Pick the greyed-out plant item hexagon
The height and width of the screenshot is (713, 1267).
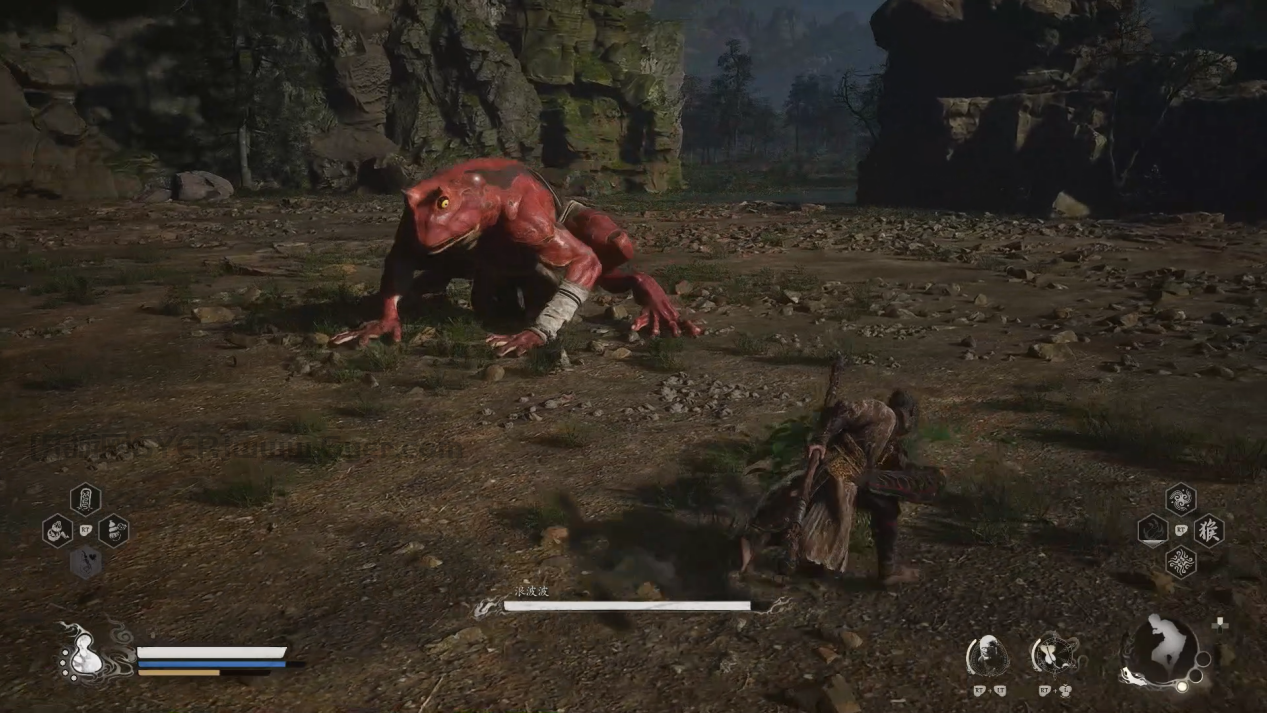(85, 562)
